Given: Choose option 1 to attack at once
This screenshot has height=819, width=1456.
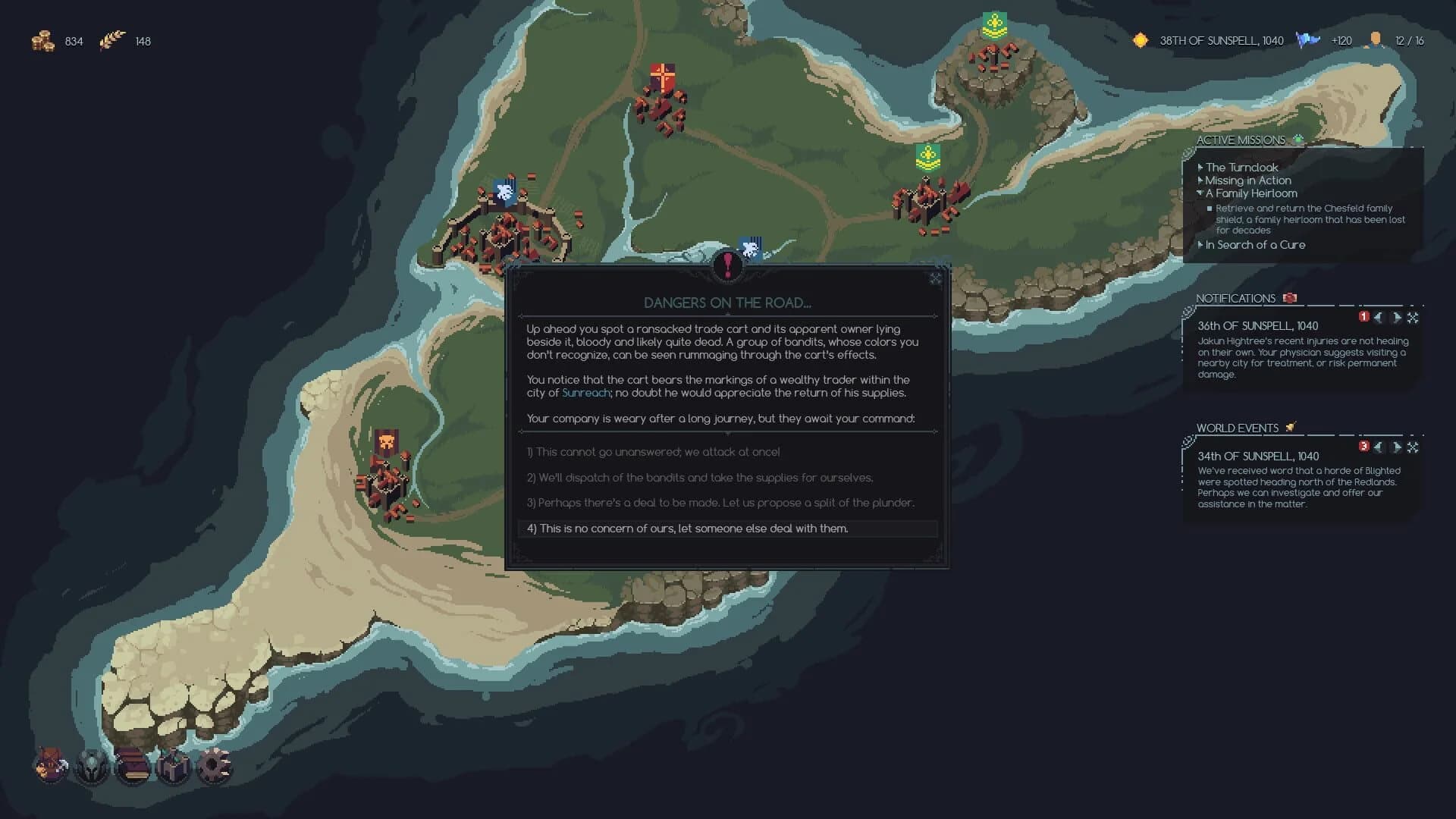Looking at the screenshot, I should [x=654, y=452].
